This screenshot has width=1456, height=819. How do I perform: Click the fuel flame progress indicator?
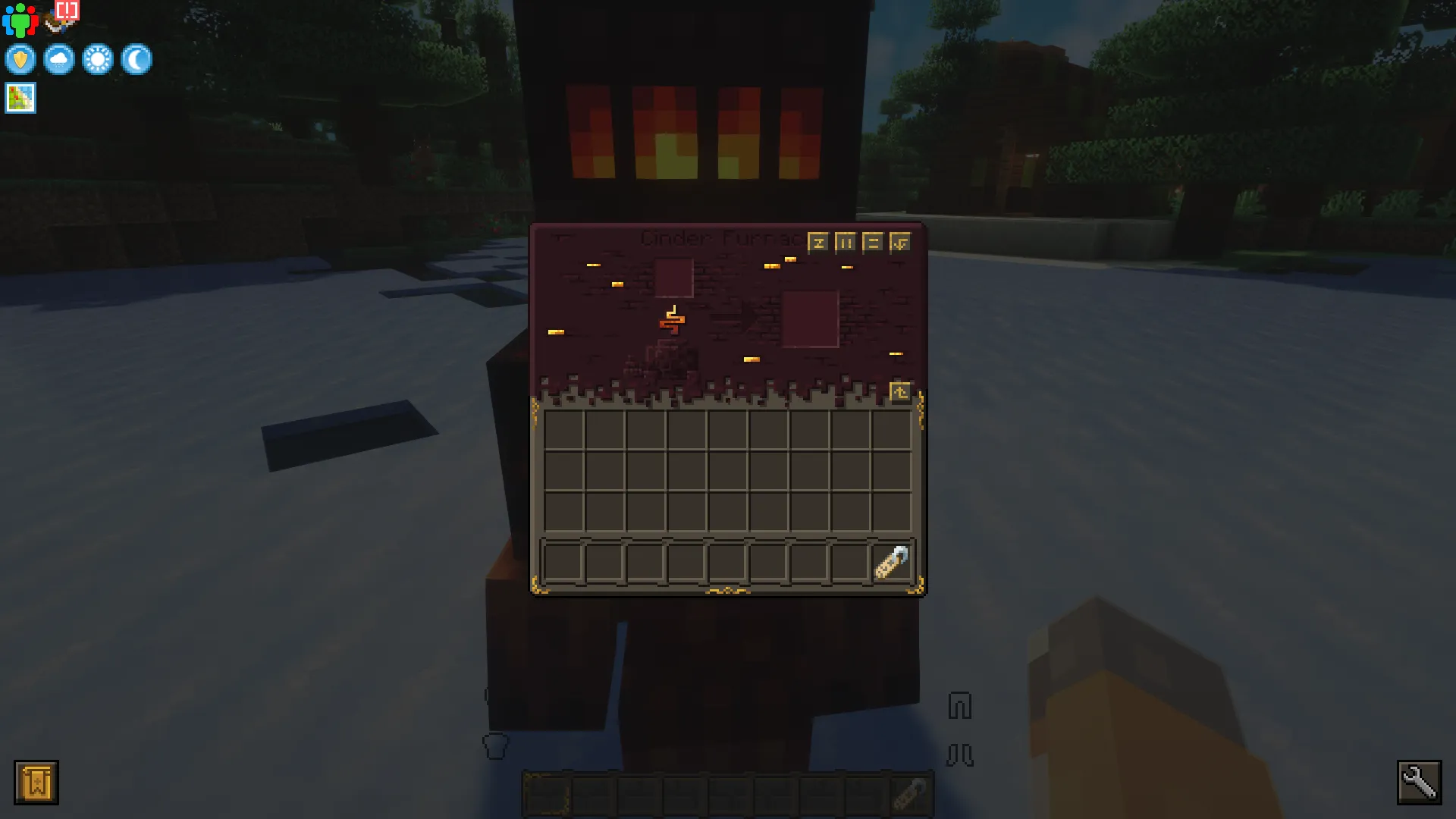(672, 318)
